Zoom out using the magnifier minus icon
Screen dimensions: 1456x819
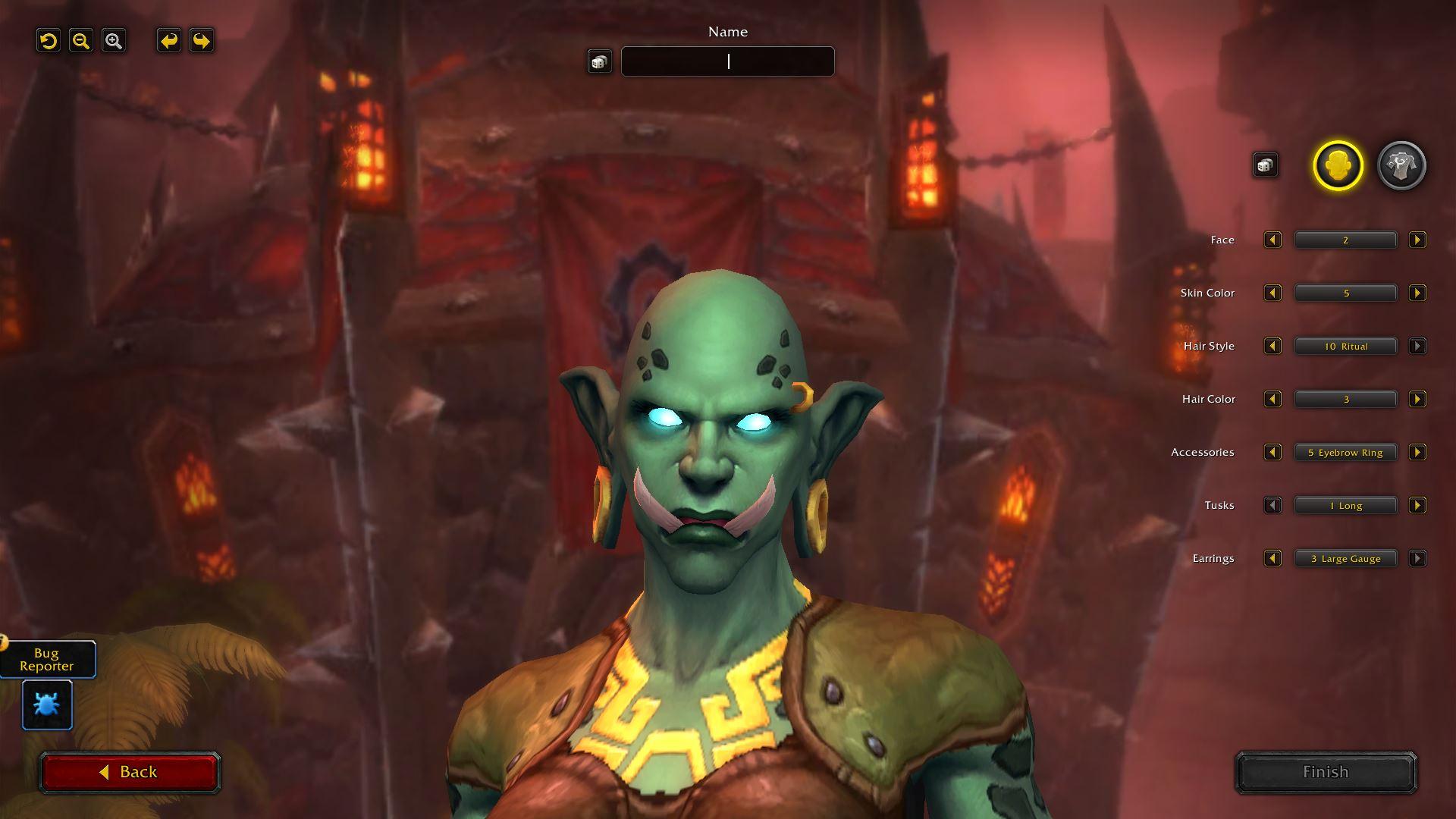[x=81, y=40]
